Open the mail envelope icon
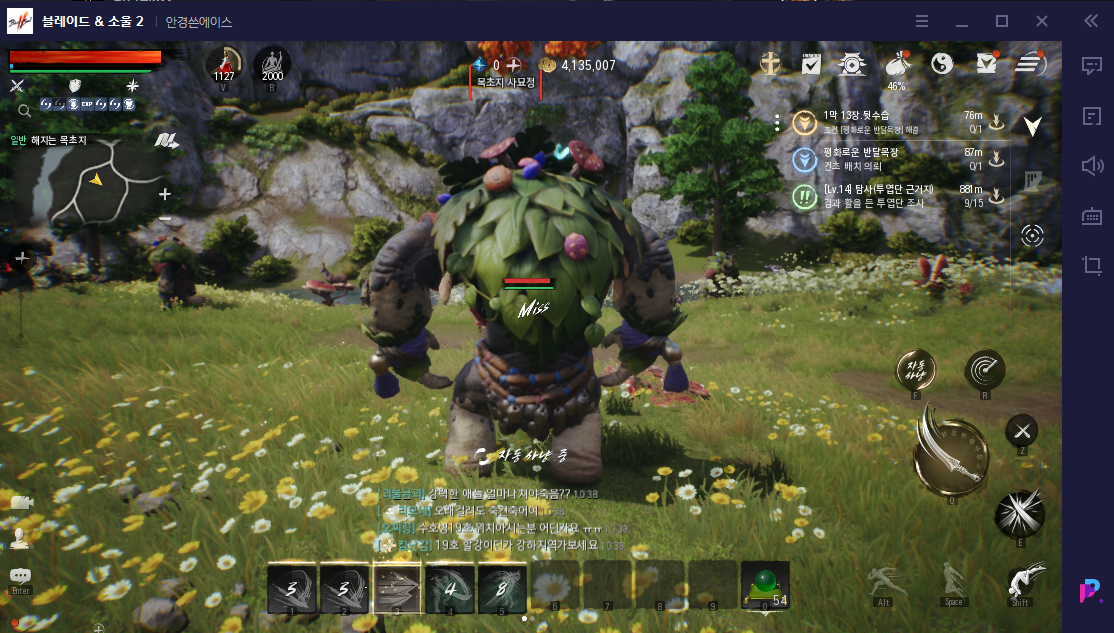 tap(986, 64)
